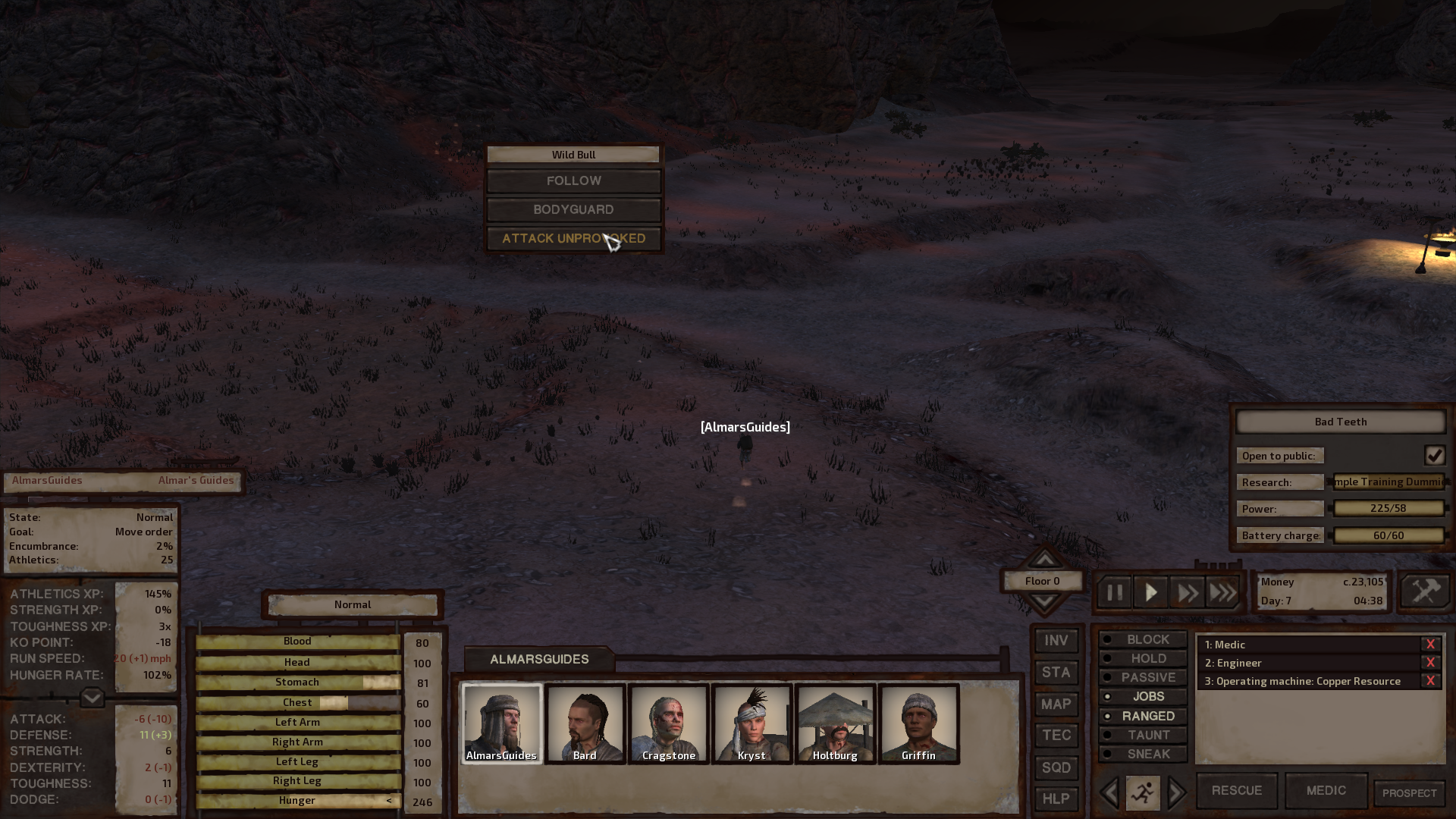Choose Follow in the Wild Bull menu

(573, 181)
